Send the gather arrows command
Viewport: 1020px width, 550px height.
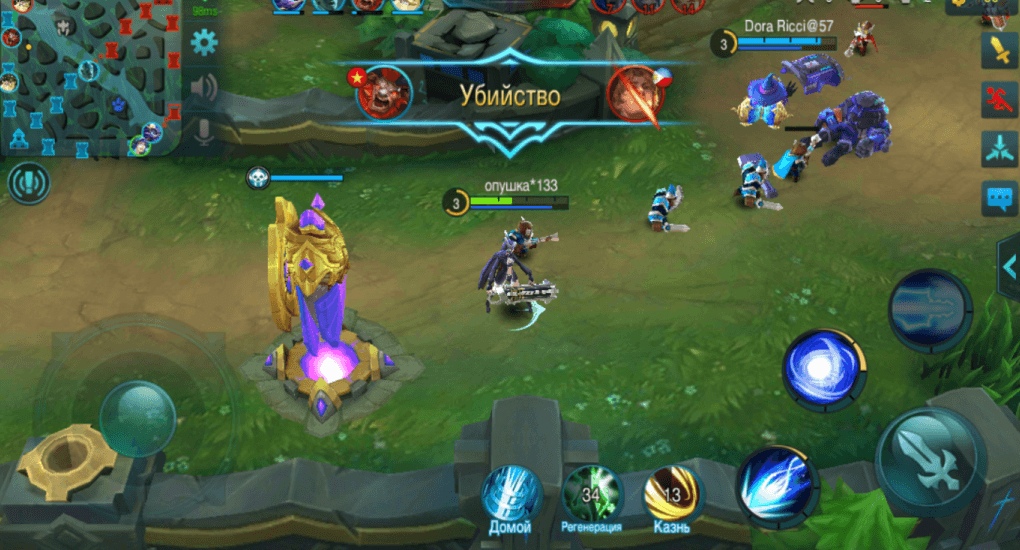998,147
